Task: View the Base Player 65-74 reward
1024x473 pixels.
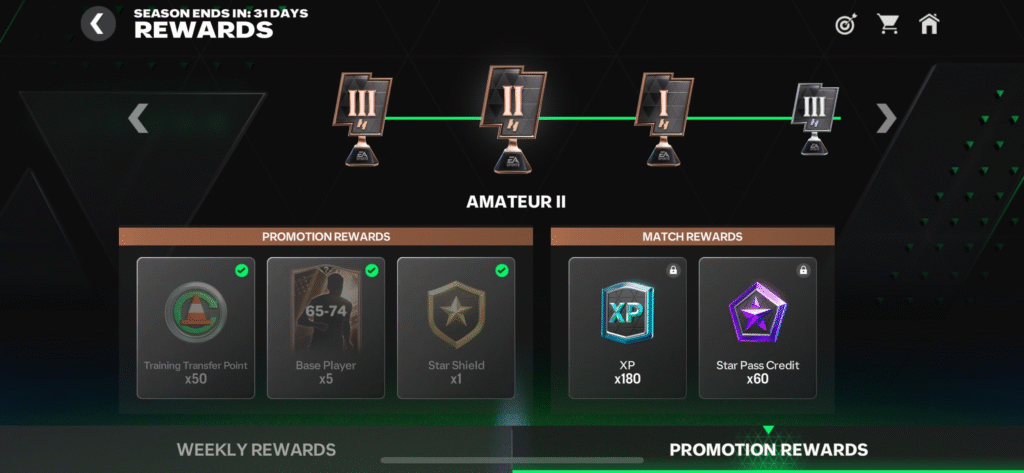Action: pyautogui.click(x=325, y=328)
